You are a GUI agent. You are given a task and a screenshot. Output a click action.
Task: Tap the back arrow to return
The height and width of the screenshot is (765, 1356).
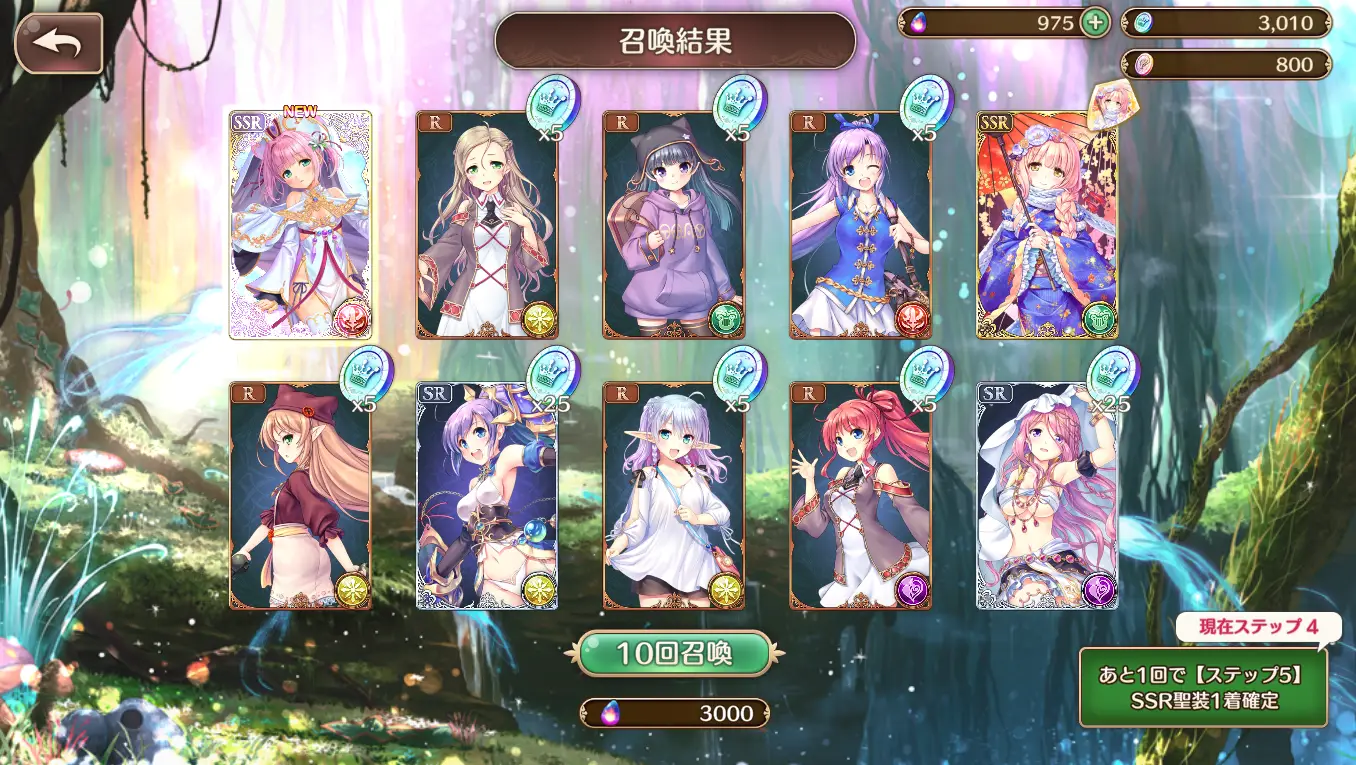click(60, 42)
